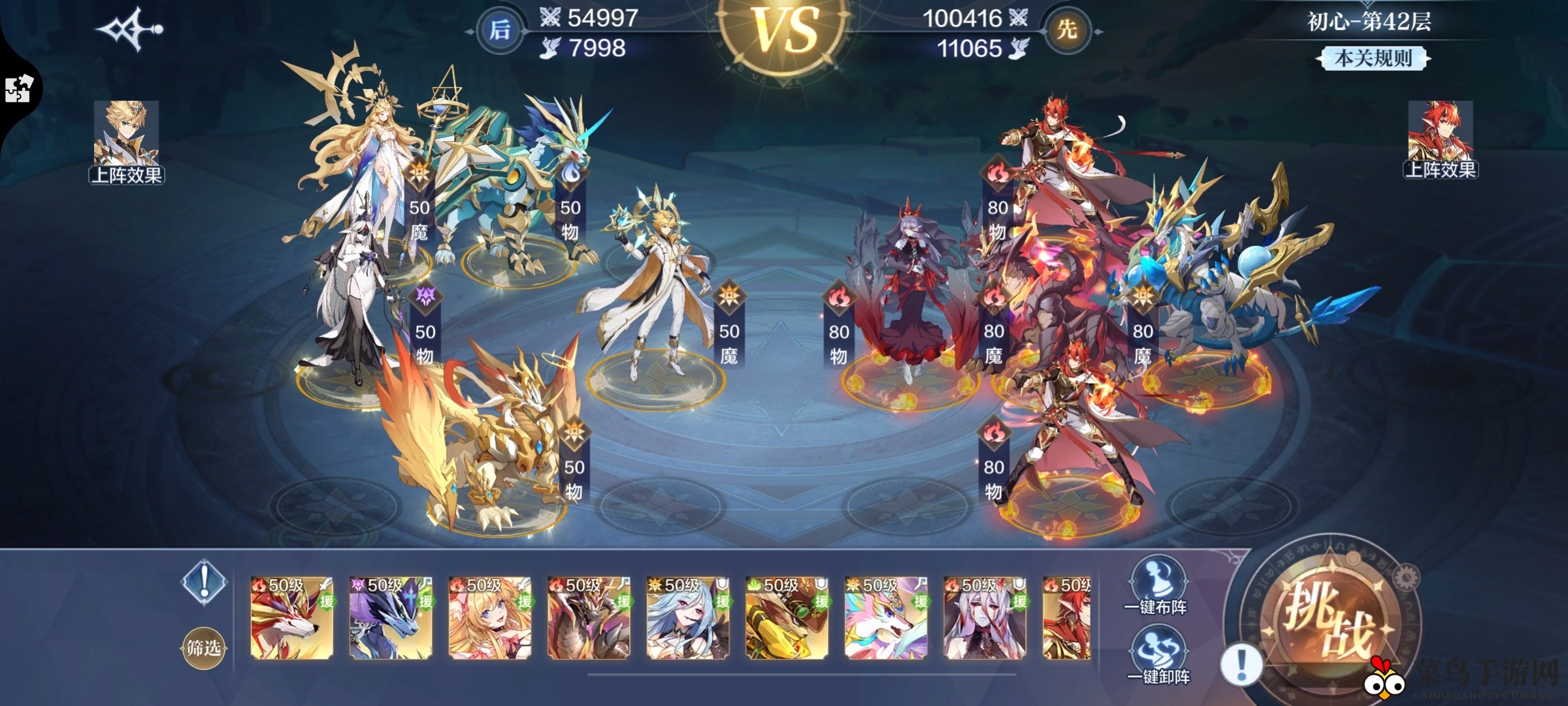Open the diamond exclamation info icon
Image resolution: width=1568 pixels, height=706 pixels.
[204, 580]
